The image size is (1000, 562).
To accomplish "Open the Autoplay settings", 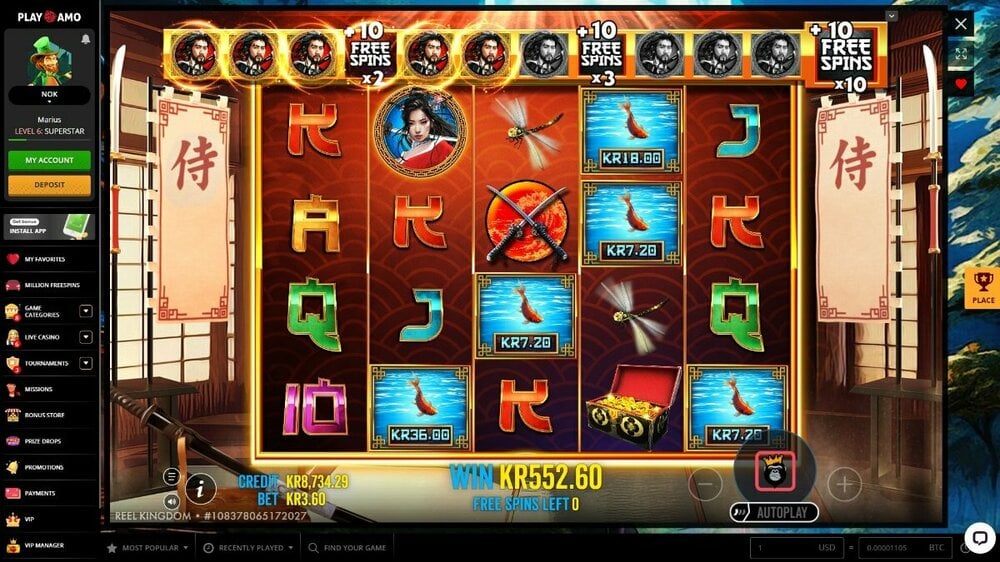I will pos(774,512).
